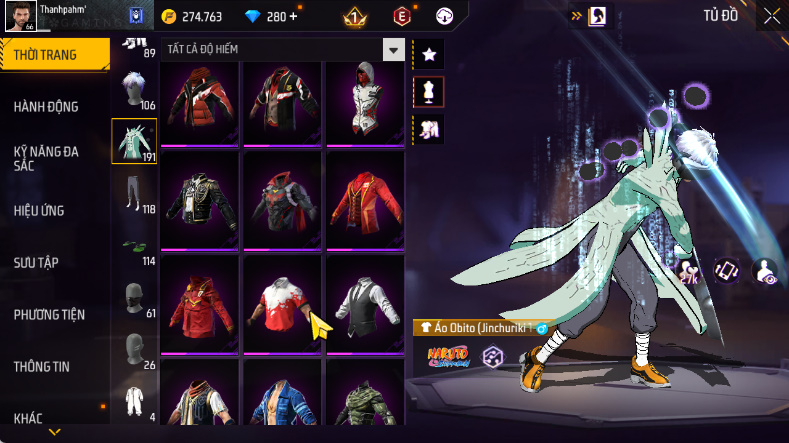Select the white hair category icon
The width and height of the screenshot is (789, 443).
(134, 90)
